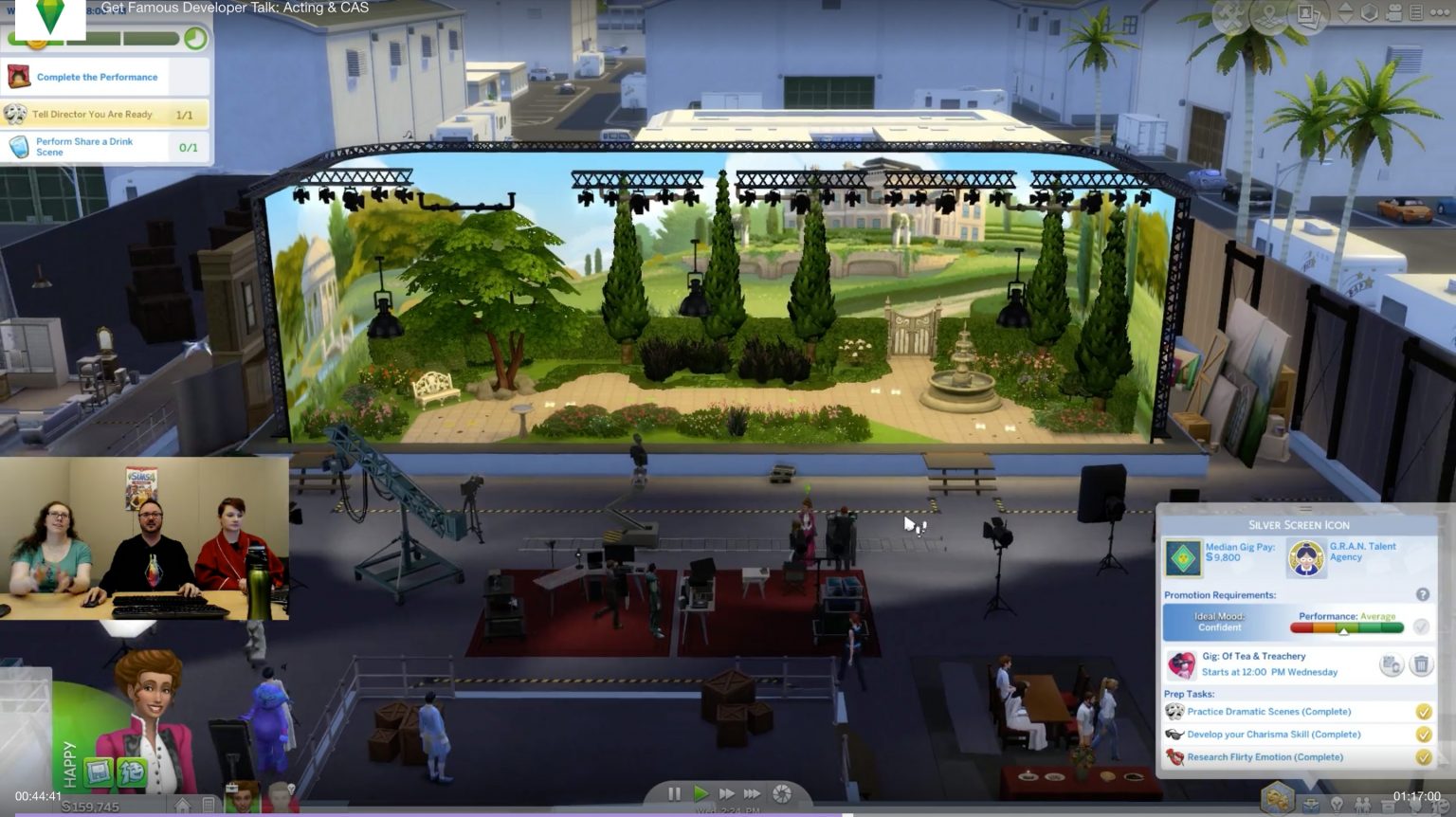Click the Tell Director You Are Ready goal
The image size is (1456, 817).
[90, 114]
